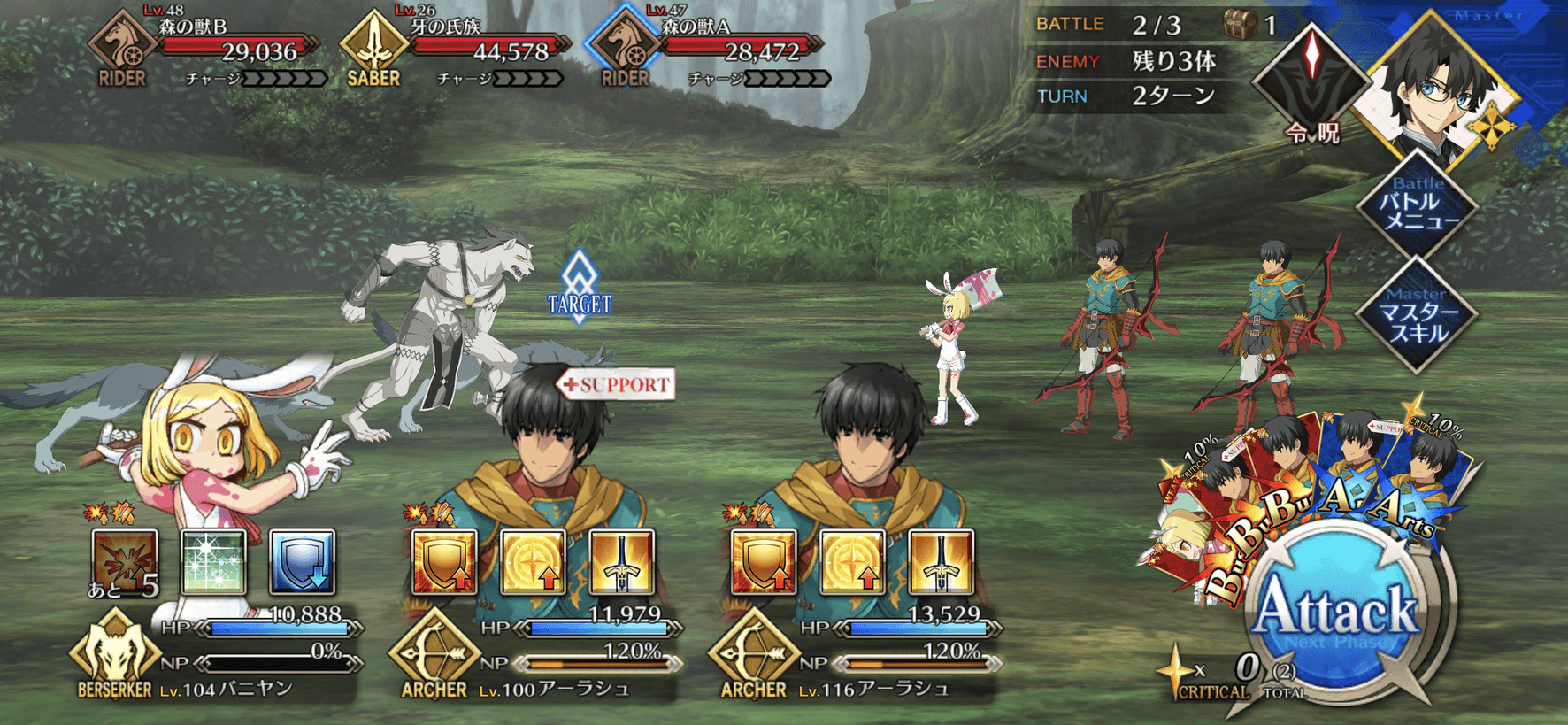Trigger Lv.100 Arash's sword skill
Image resolution: width=1568 pixels, height=725 pixels.
coord(621,562)
